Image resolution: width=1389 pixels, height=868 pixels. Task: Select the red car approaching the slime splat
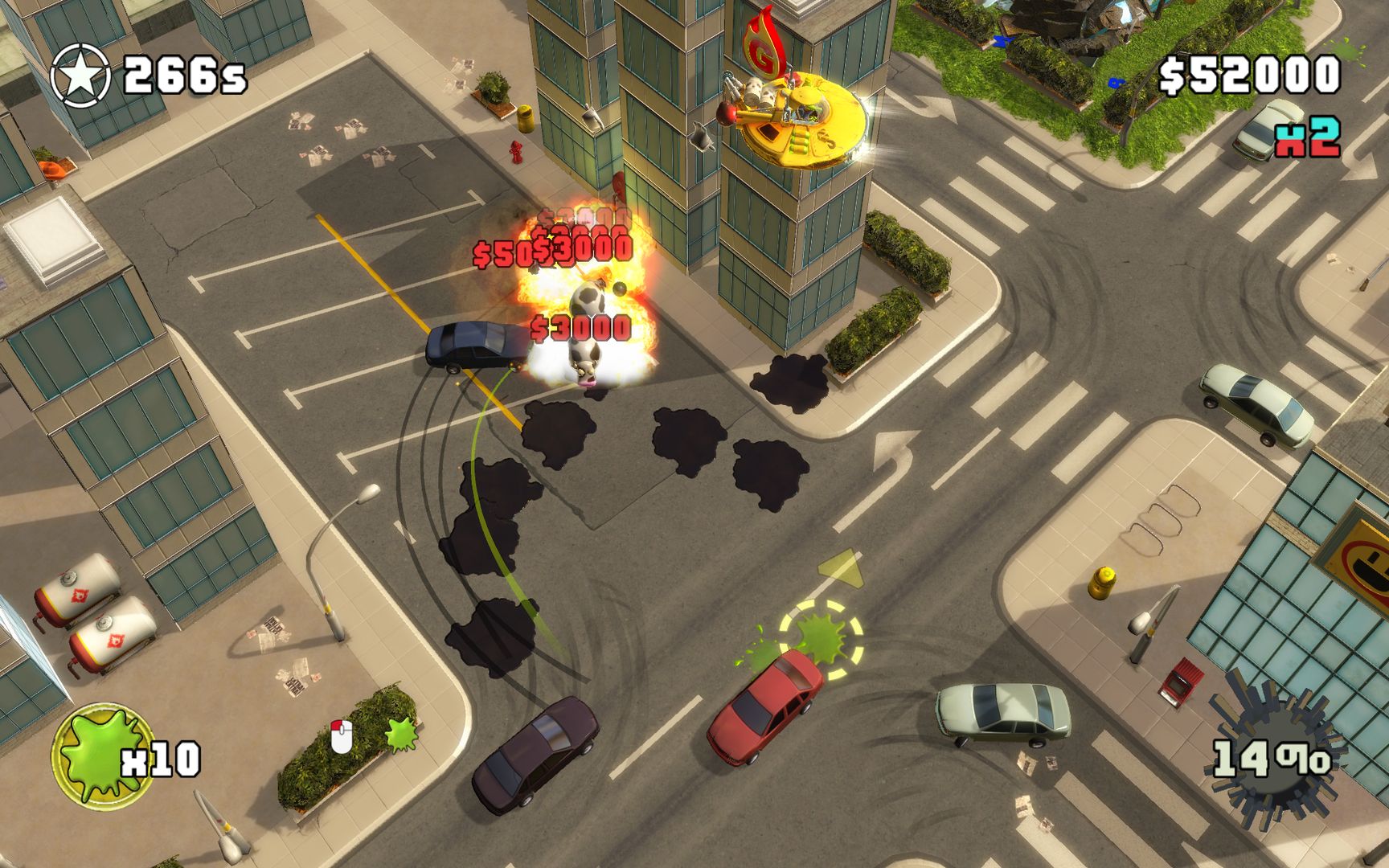coord(768,707)
